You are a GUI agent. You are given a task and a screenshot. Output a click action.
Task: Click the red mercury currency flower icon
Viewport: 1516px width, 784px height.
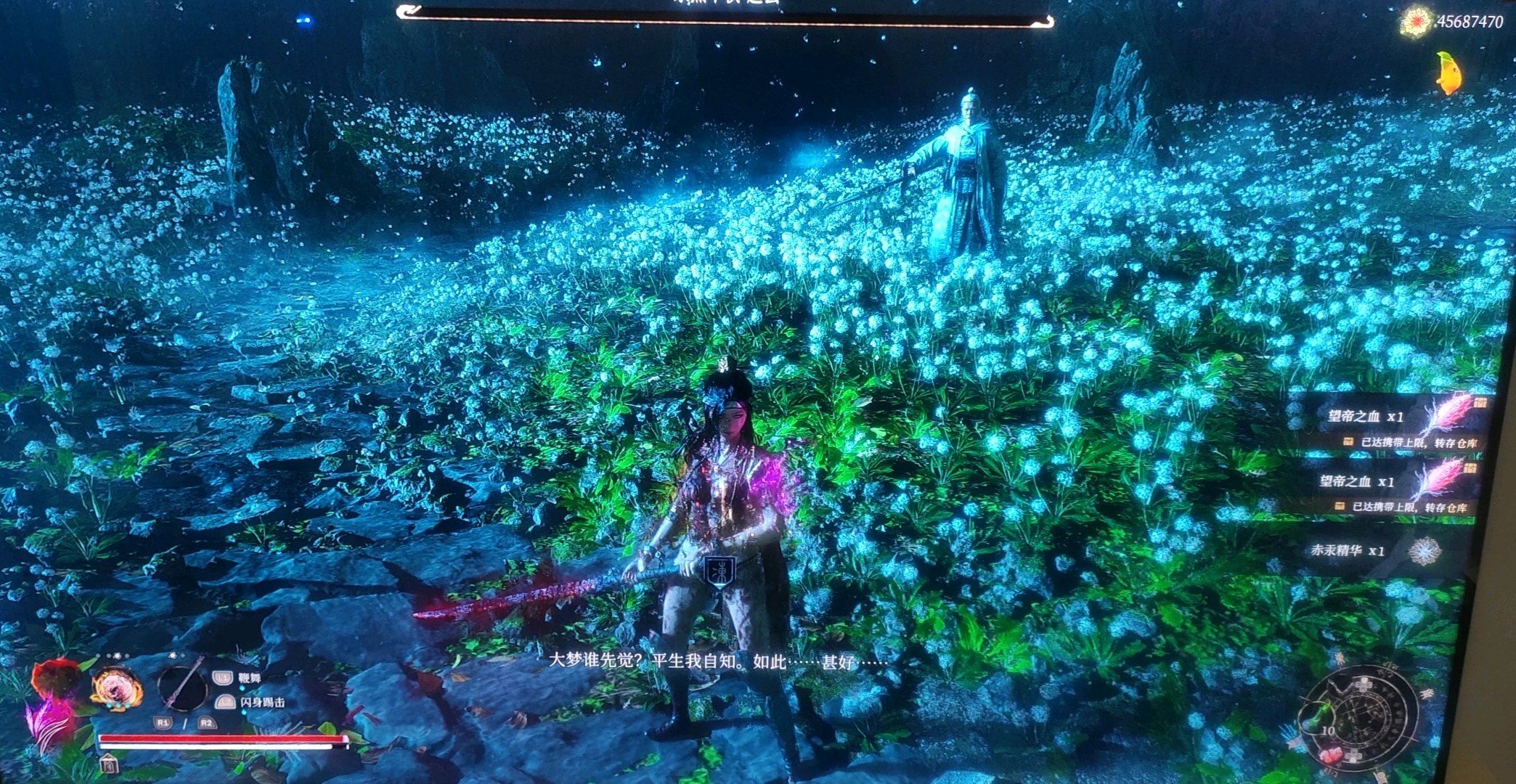[1415, 23]
